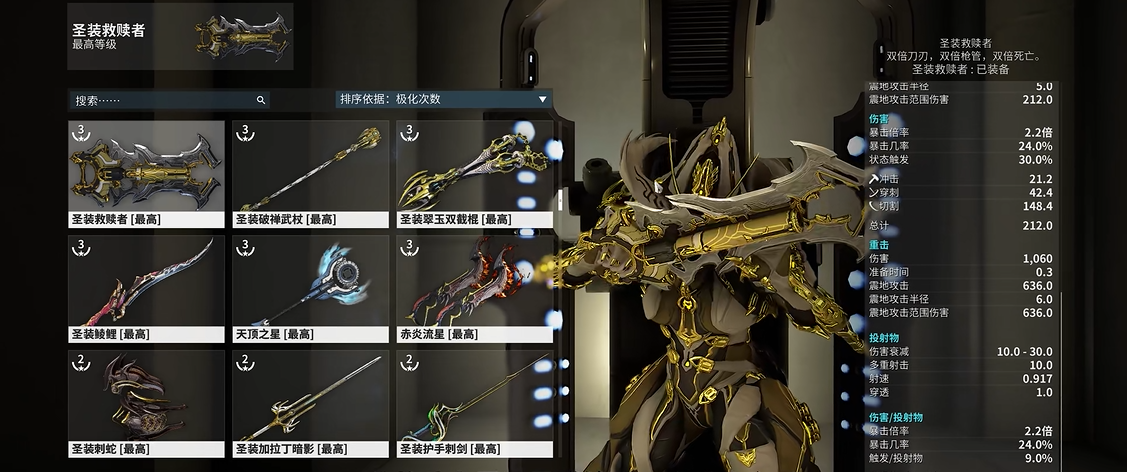Click the equipped 圣装救赎者 header panel
The height and width of the screenshot is (472, 1127).
click(x=180, y=37)
